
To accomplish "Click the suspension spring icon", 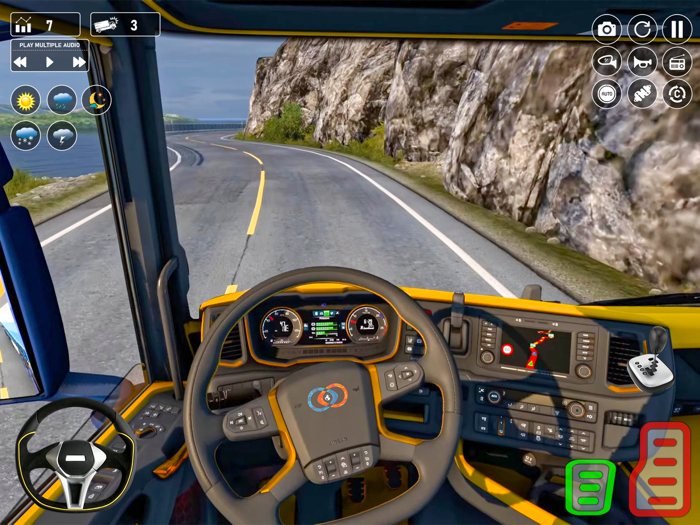I will [x=642, y=95].
